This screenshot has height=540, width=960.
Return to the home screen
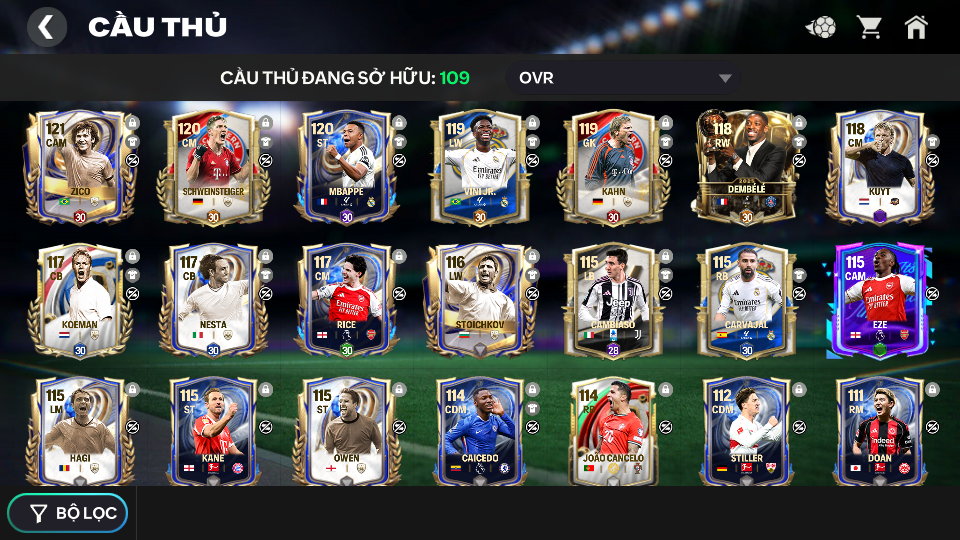[x=916, y=27]
